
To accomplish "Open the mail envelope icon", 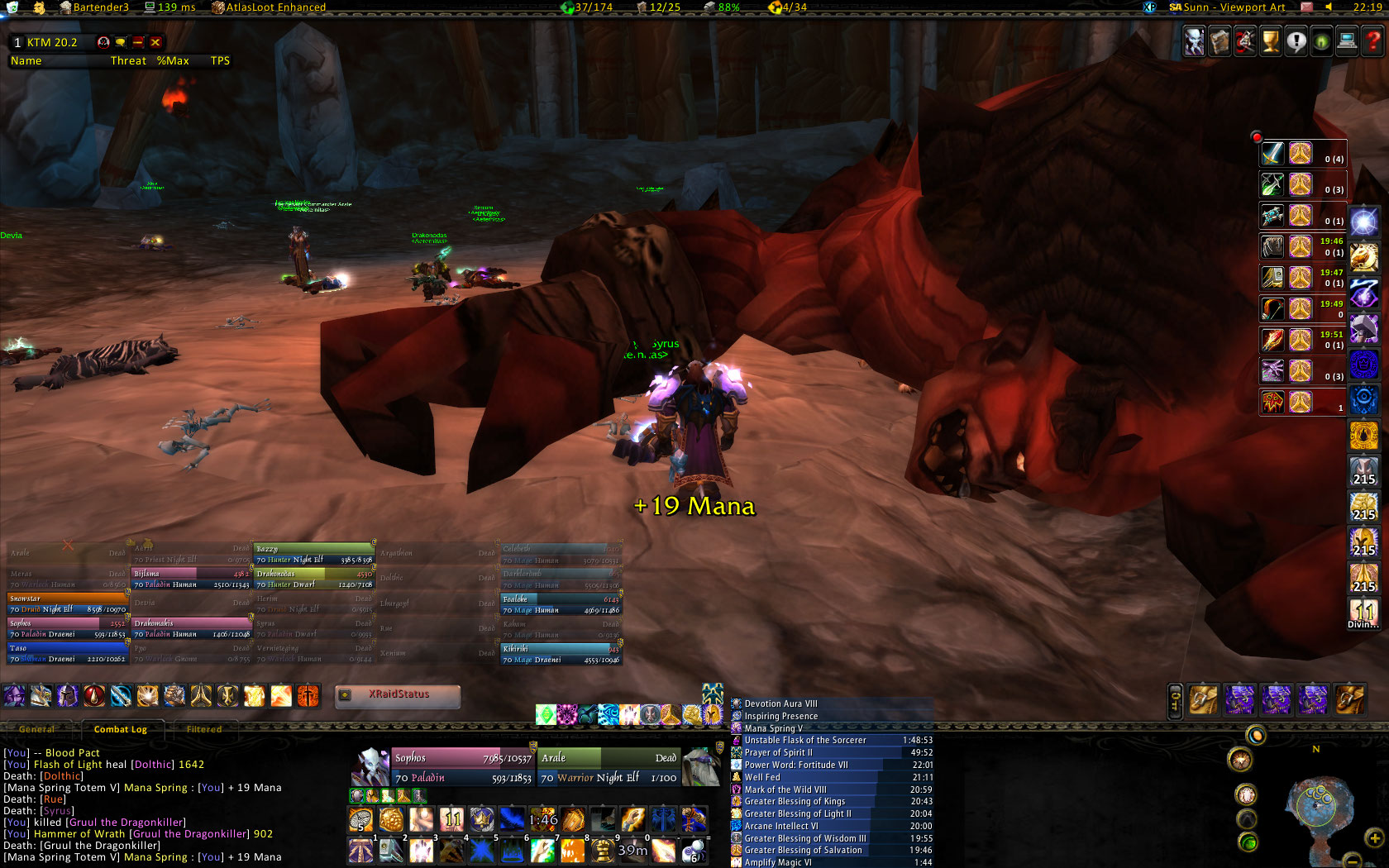I will [1307, 7].
